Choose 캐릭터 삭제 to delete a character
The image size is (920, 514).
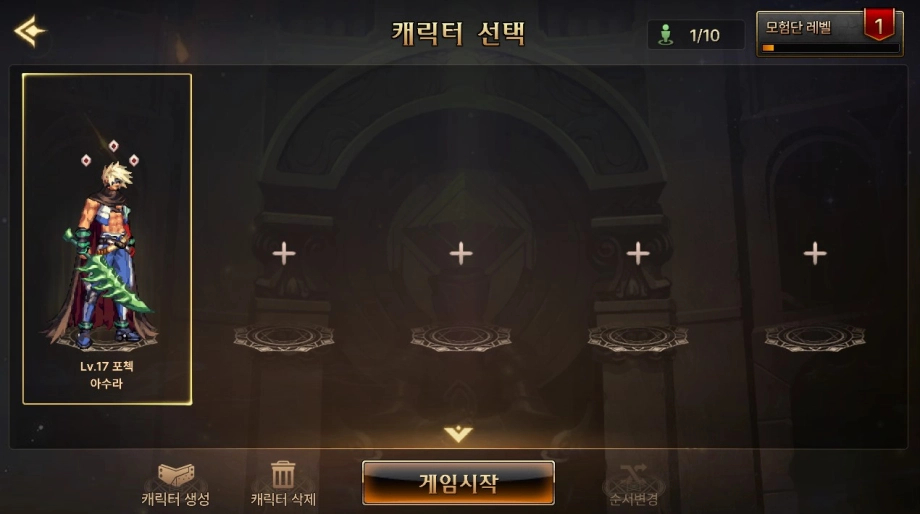point(283,484)
